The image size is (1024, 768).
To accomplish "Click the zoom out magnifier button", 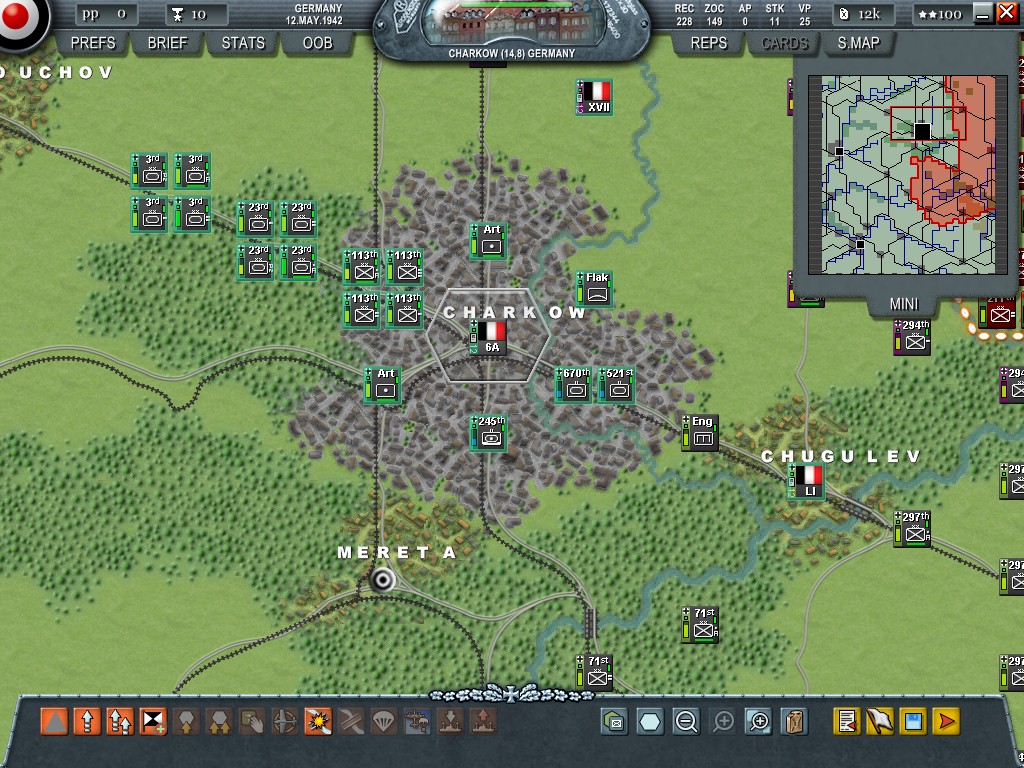I will click(x=686, y=721).
